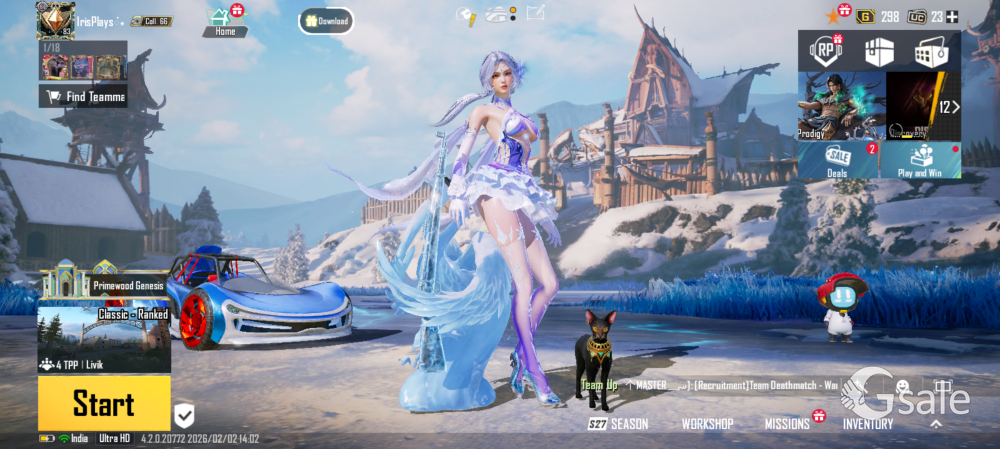Open the Royale Pass RP icon
This screenshot has height=449, width=1000.
tap(823, 52)
